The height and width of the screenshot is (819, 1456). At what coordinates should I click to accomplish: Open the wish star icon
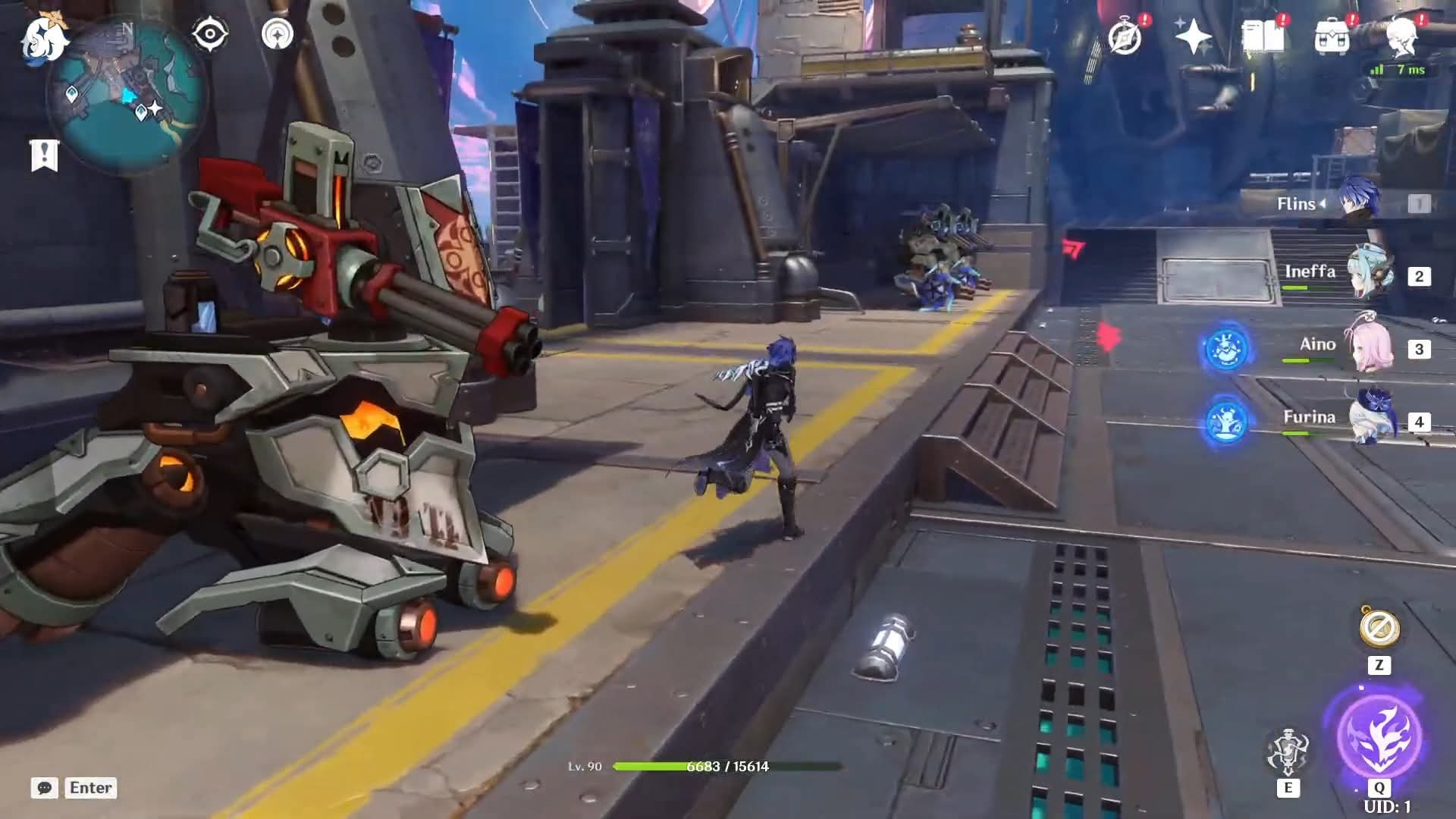tap(1193, 36)
